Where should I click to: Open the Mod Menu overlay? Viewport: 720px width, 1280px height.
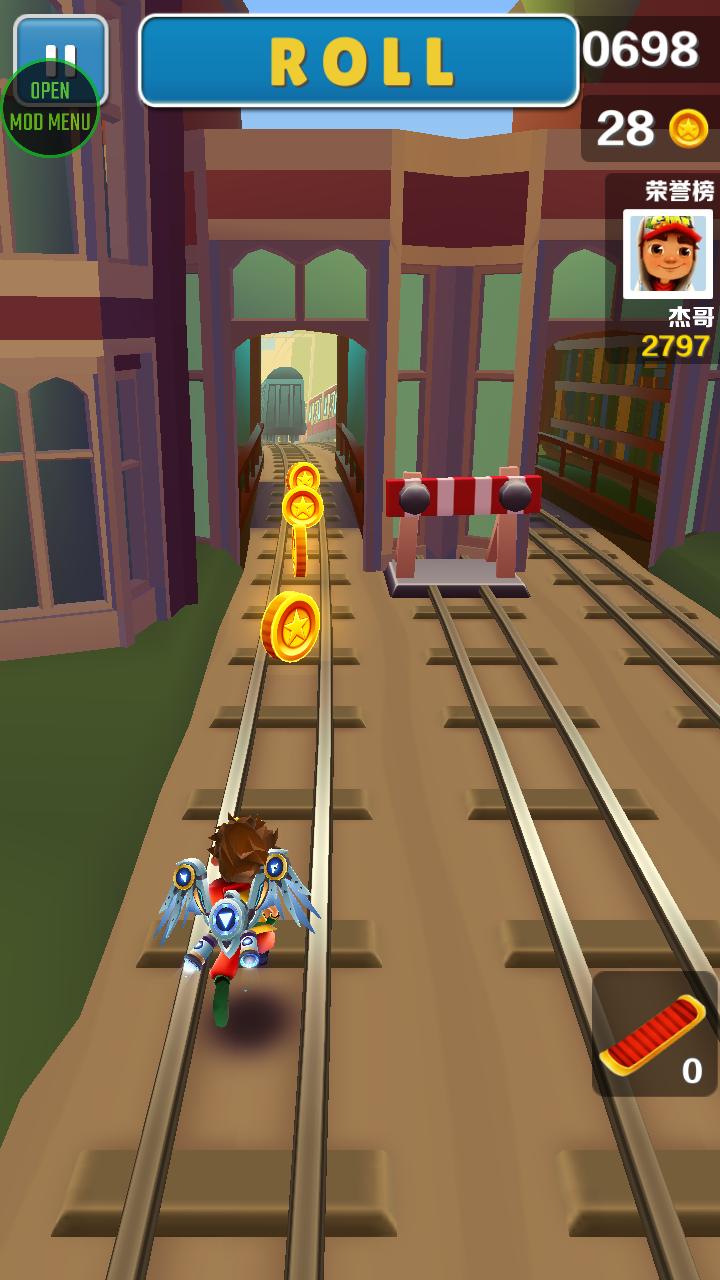click(x=49, y=108)
